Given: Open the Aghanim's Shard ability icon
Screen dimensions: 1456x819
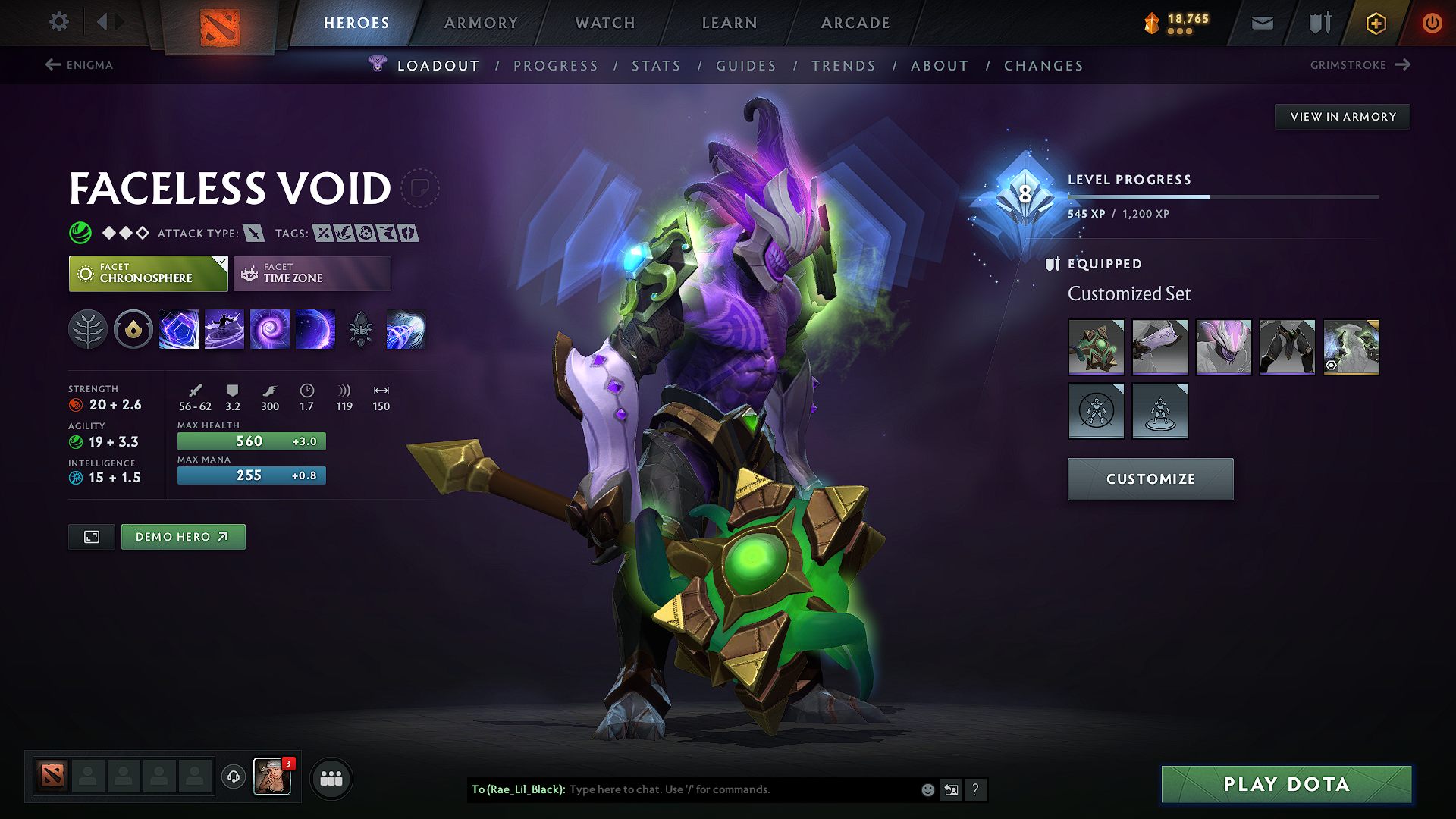Looking at the screenshot, I should (361, 328).
